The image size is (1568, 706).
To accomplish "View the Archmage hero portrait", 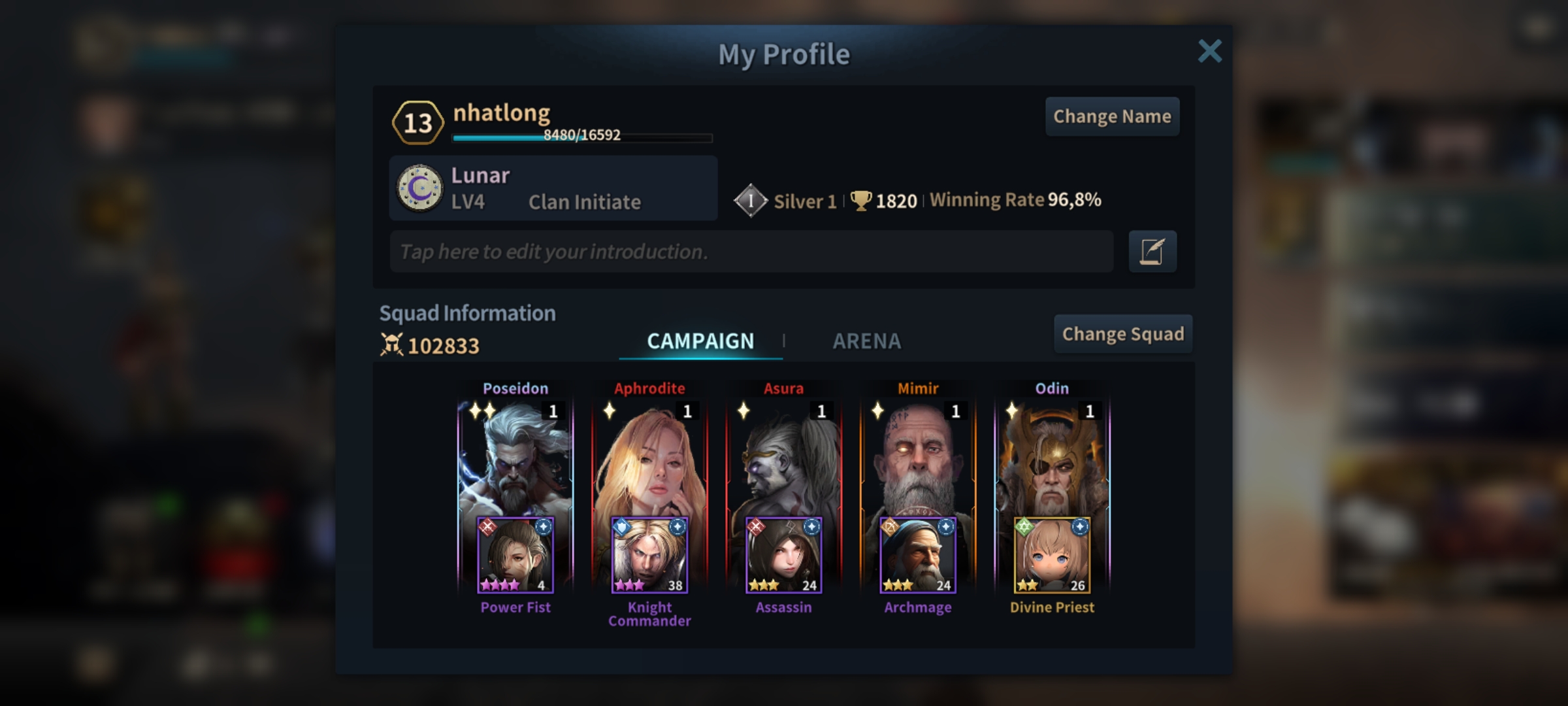I will click(x=918, y=556).
